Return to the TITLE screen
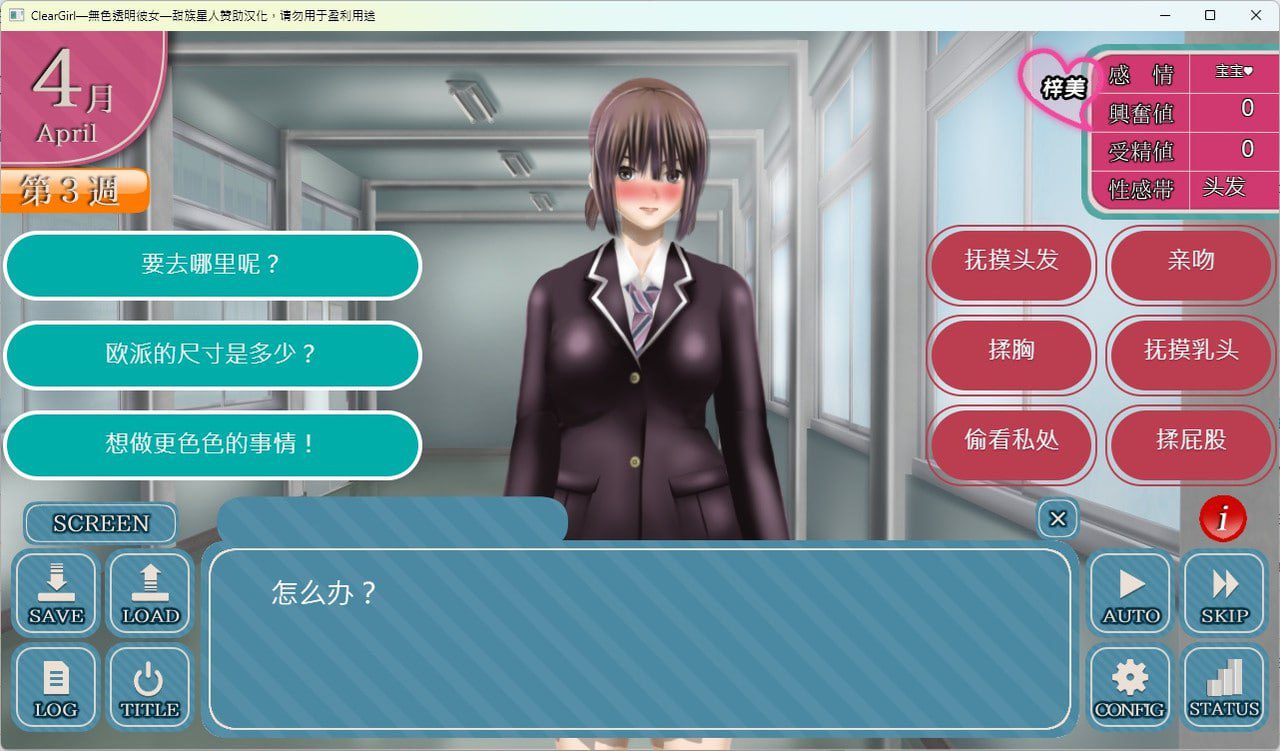 pyautogui.click(x=149, y=687)
